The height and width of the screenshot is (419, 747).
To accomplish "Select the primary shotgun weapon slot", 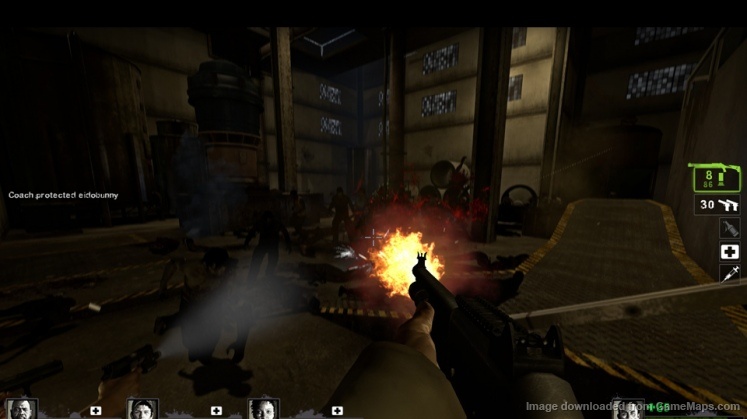I will (x=716, y=178).
